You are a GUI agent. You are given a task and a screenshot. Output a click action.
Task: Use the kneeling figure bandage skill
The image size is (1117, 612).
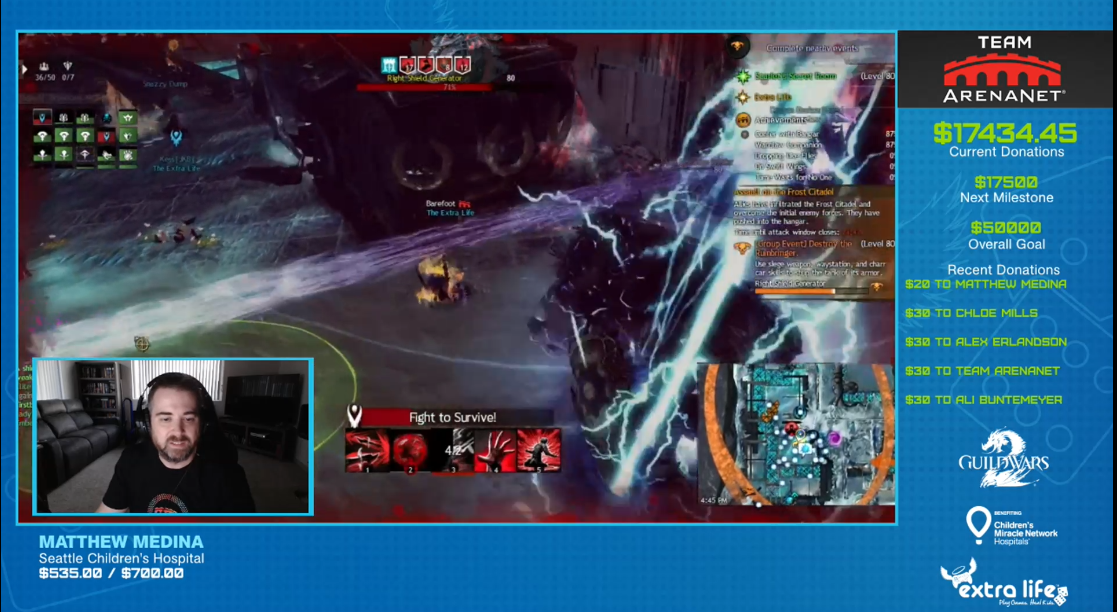coord(539,451)
